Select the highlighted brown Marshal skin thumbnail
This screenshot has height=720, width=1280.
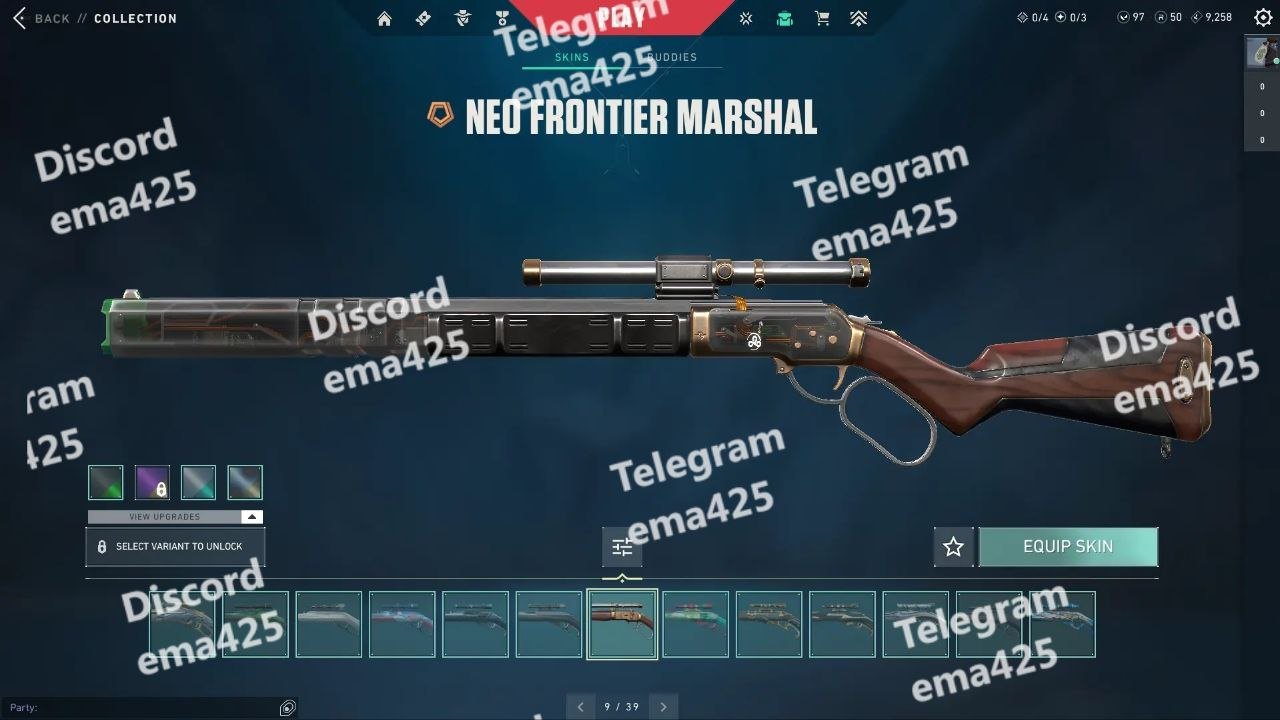(x=622, y=624)
